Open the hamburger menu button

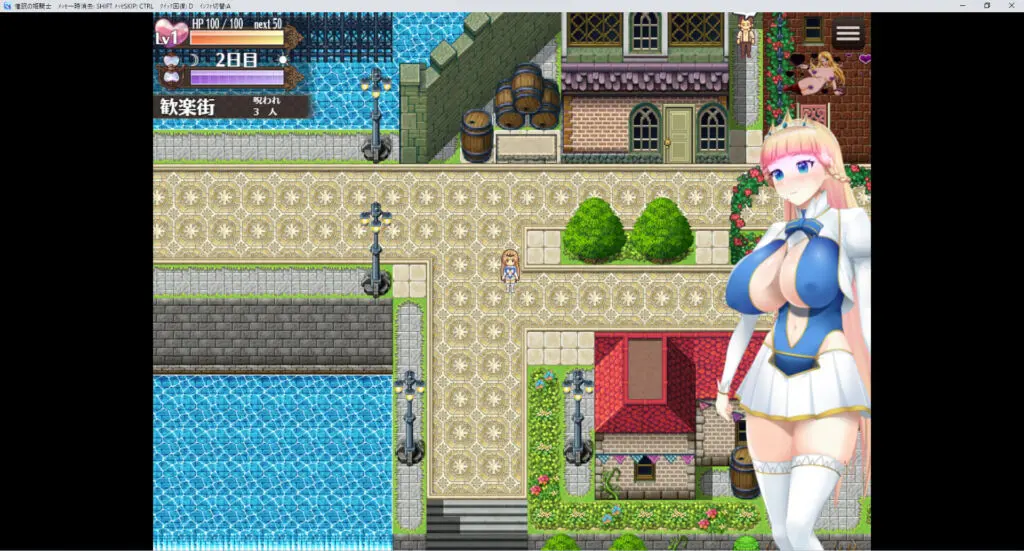pyautogui.click(x=848, y=34)
